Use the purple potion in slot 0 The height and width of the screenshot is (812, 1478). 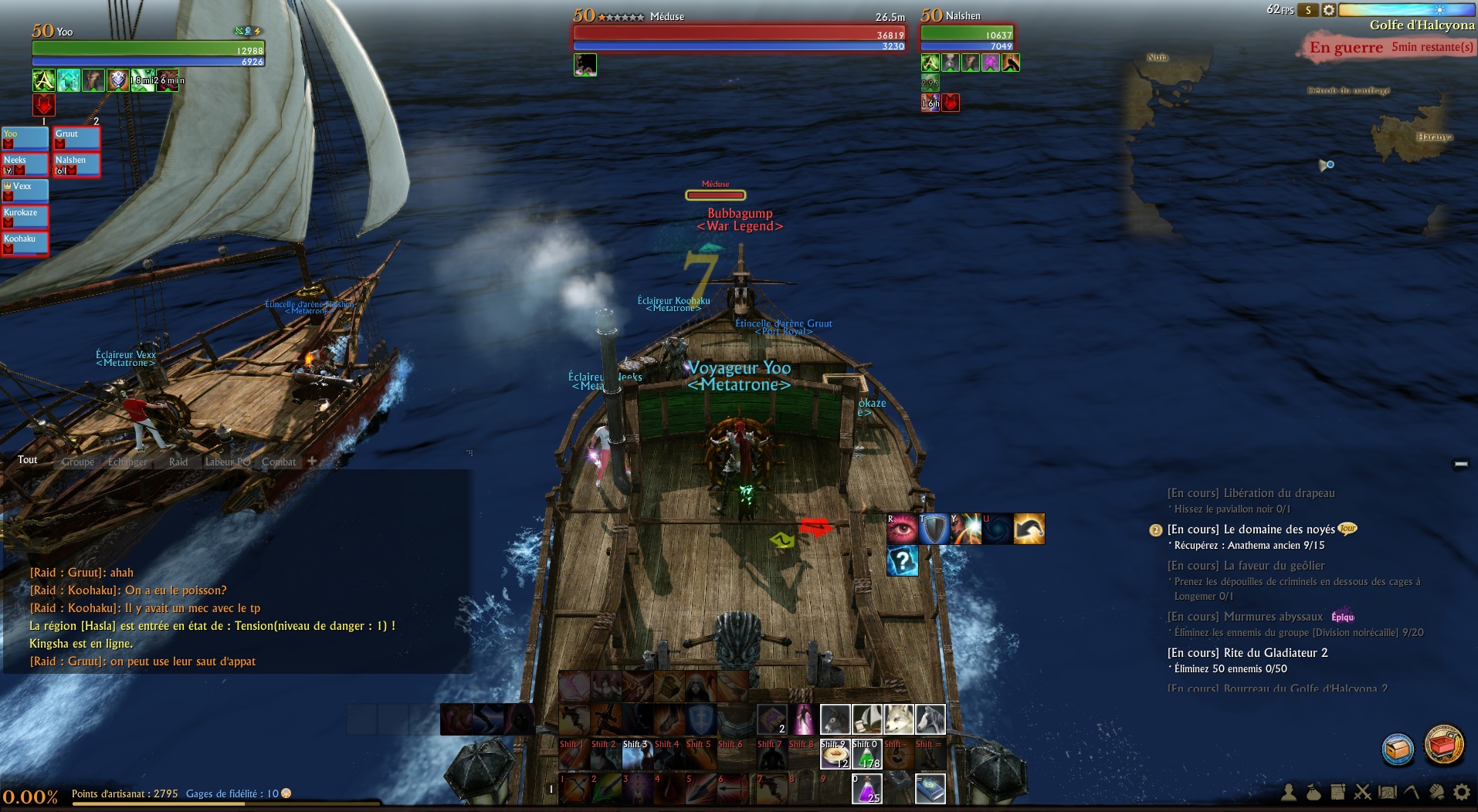pyautogui.click(x=866, y=789)
